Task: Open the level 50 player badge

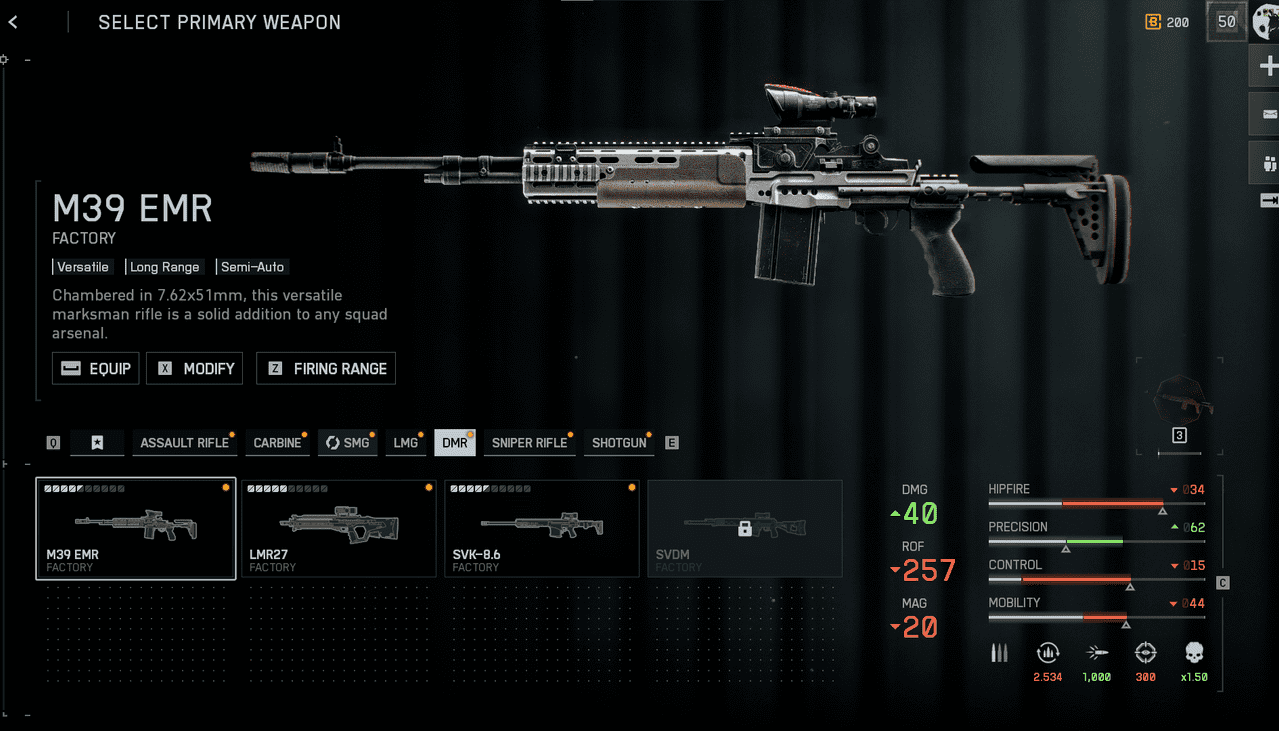Action: 1226,22
